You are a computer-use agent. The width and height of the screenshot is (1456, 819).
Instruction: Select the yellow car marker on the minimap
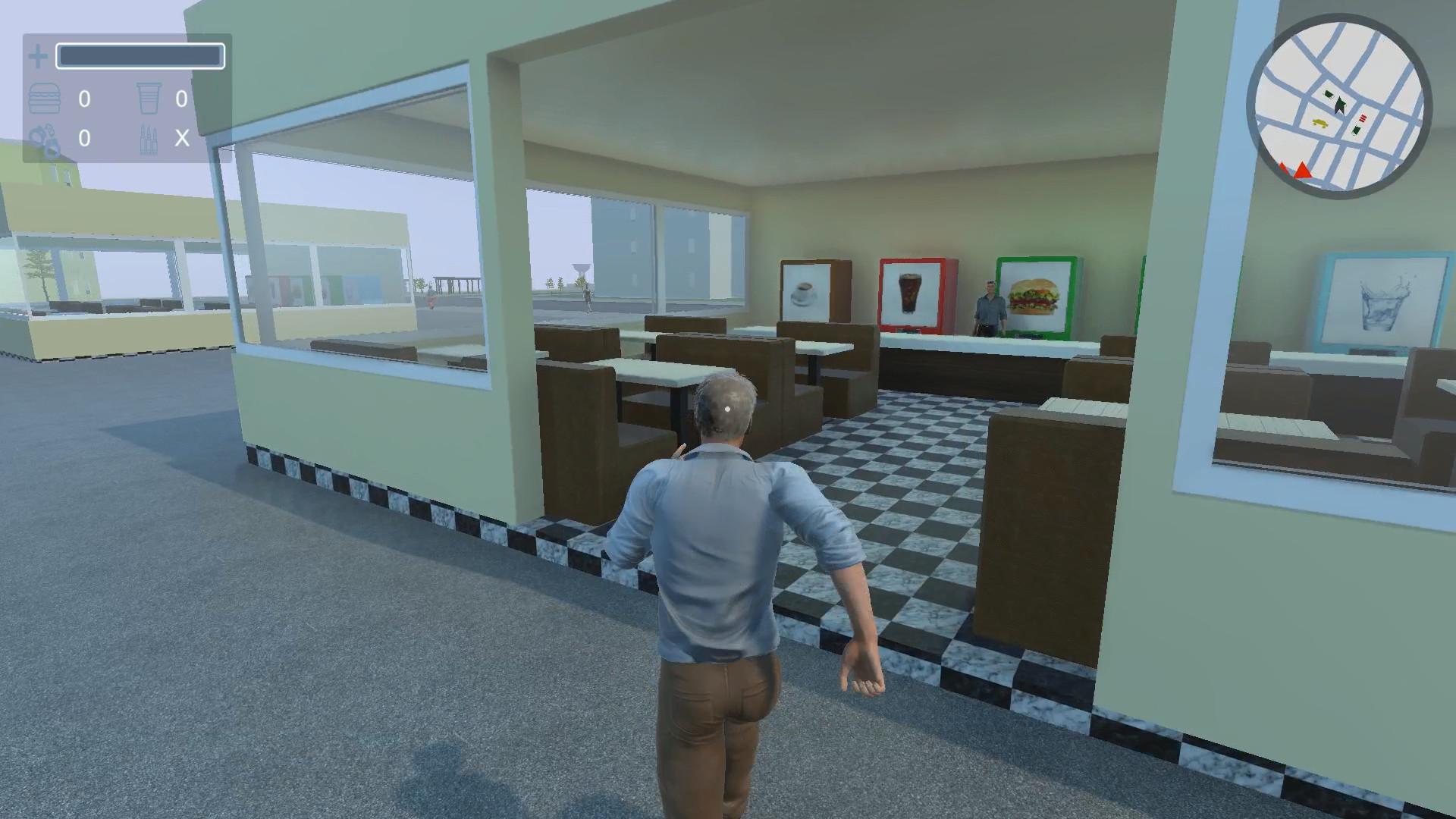tap(1319, 123)
